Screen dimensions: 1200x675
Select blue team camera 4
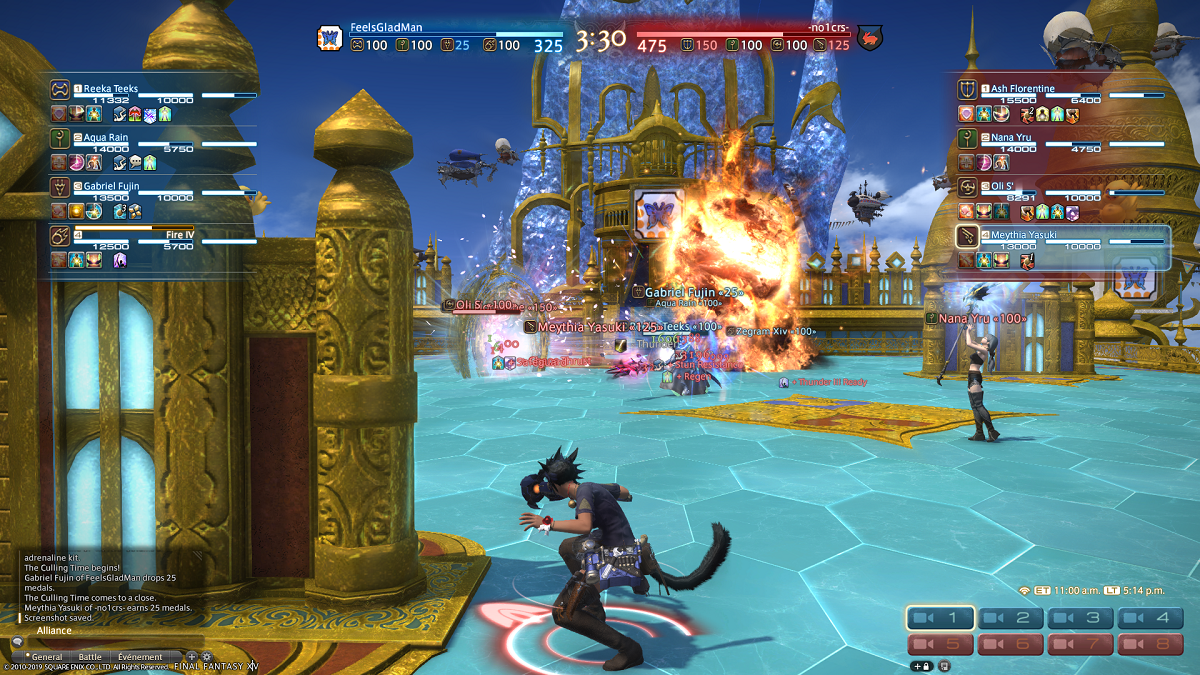click(x=1151, y=619)
